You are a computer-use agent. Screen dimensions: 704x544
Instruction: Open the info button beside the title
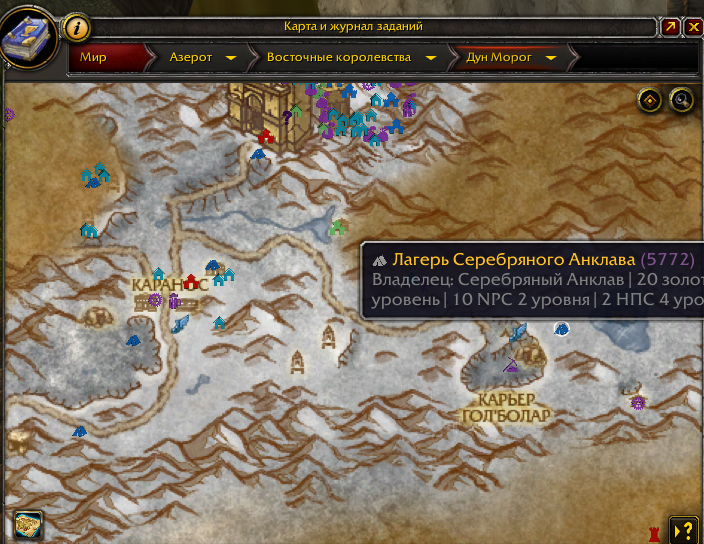click(78, 27)
